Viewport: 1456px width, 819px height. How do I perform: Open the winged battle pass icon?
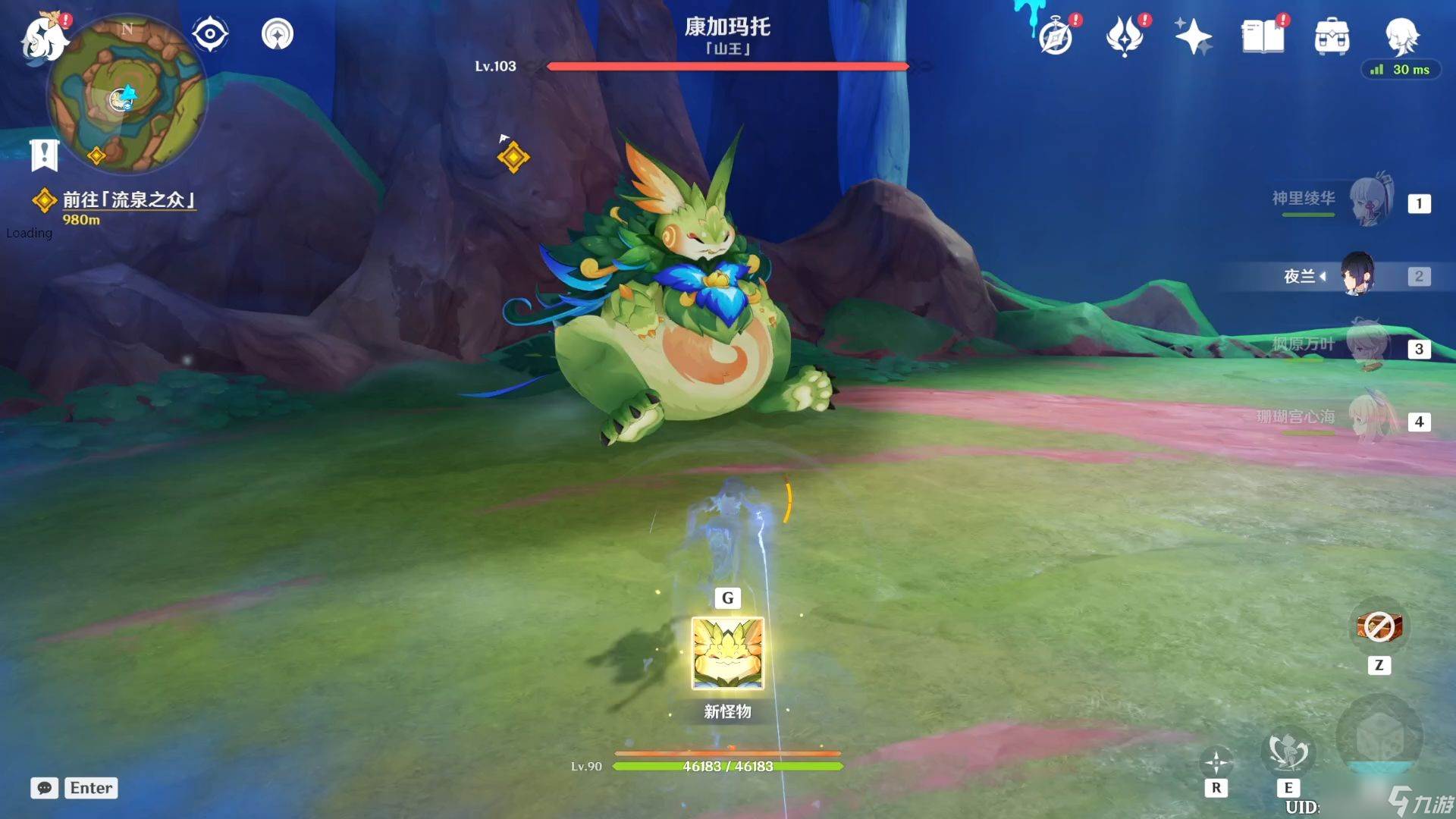(x=1124, y=36)
